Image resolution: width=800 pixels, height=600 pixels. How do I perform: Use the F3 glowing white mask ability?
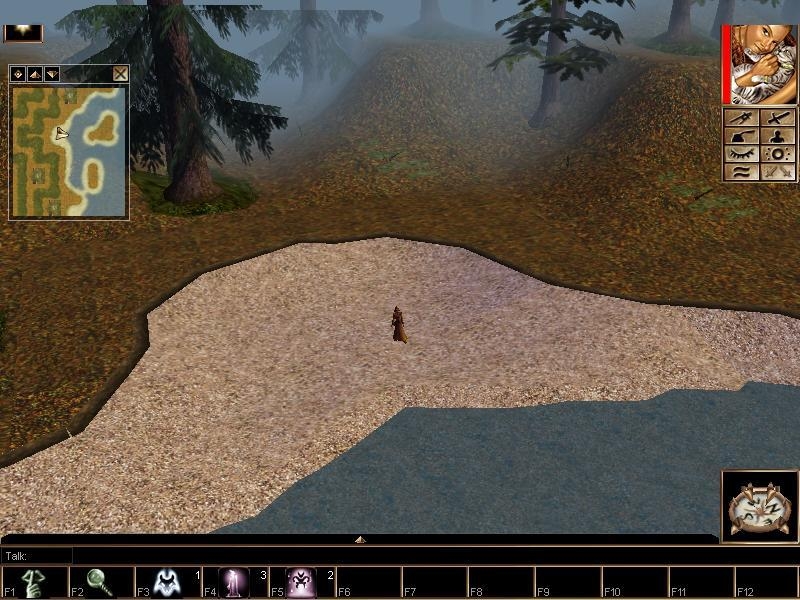point(166,582)
